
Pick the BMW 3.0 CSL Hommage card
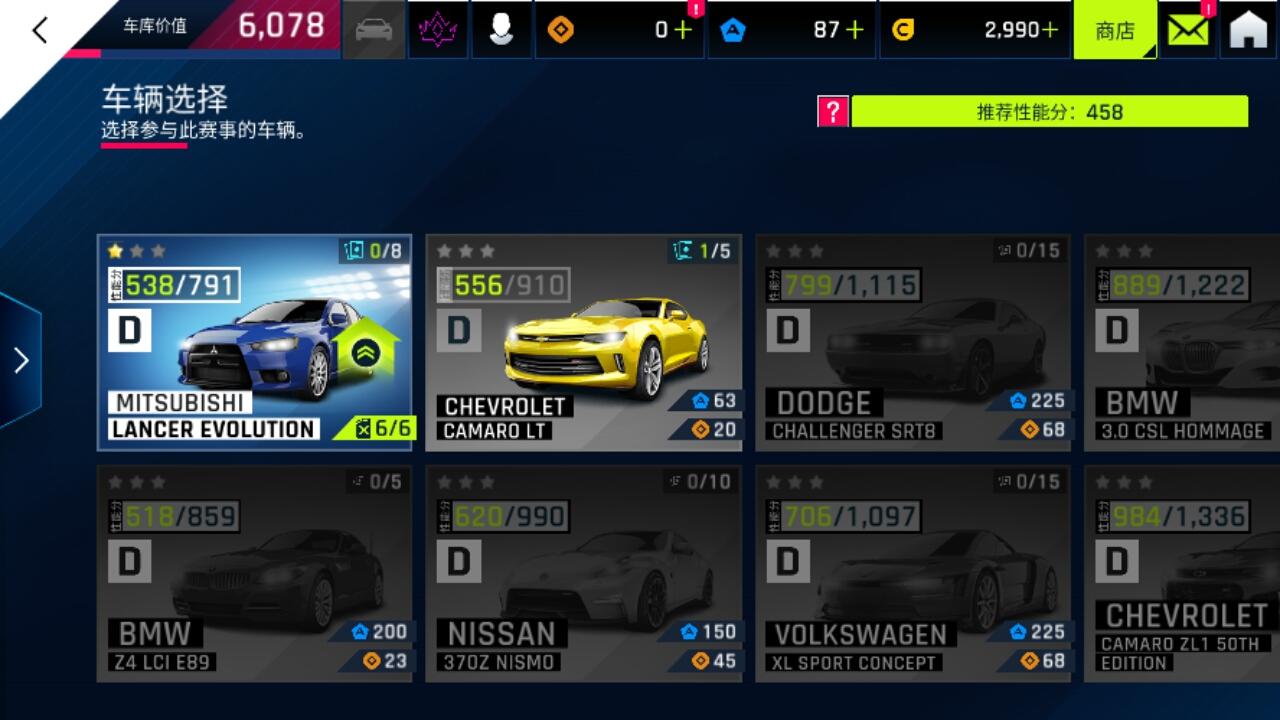[1182, 342]
